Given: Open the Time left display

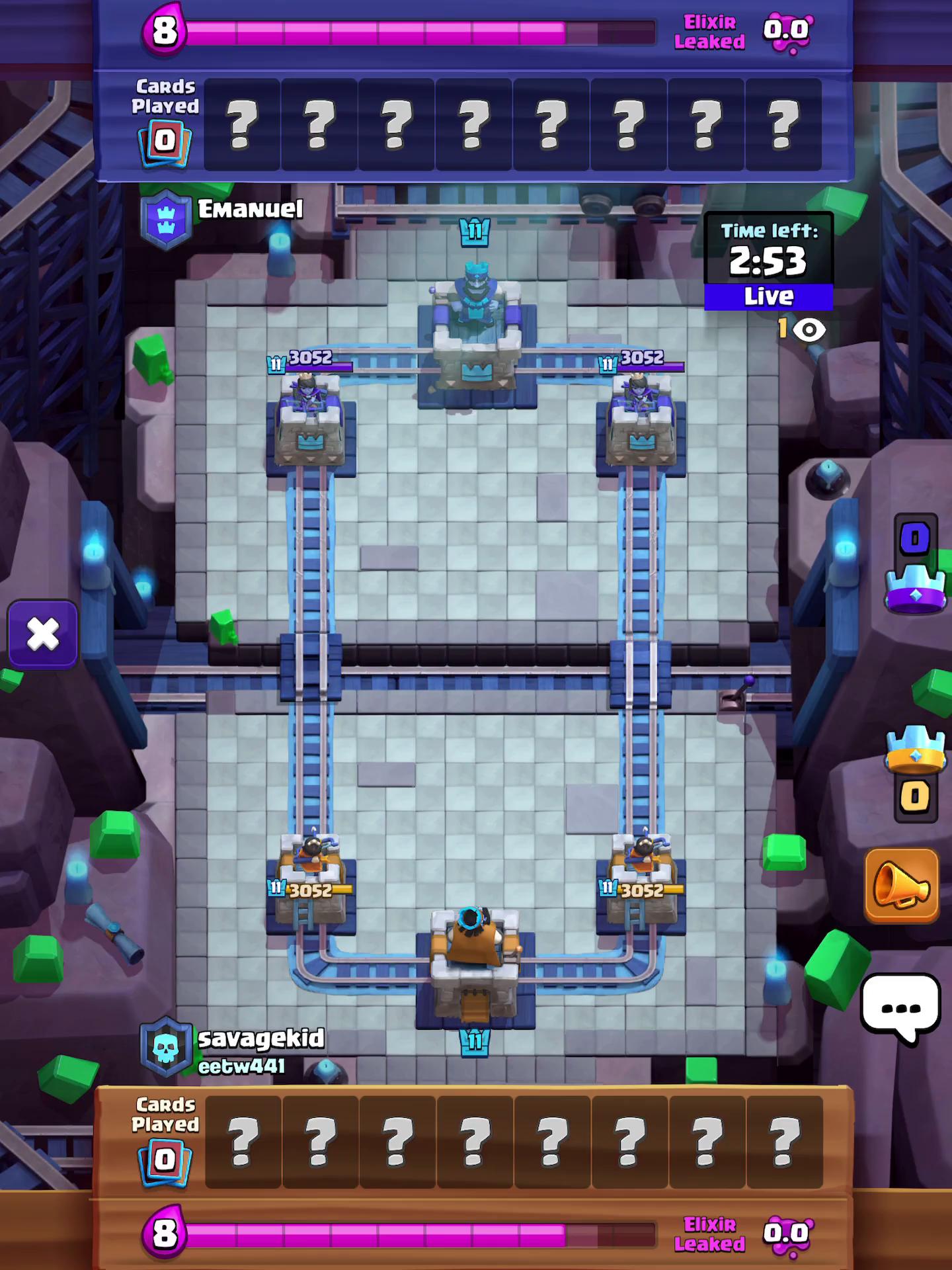Looking at the screenshot, I should 768,251.
